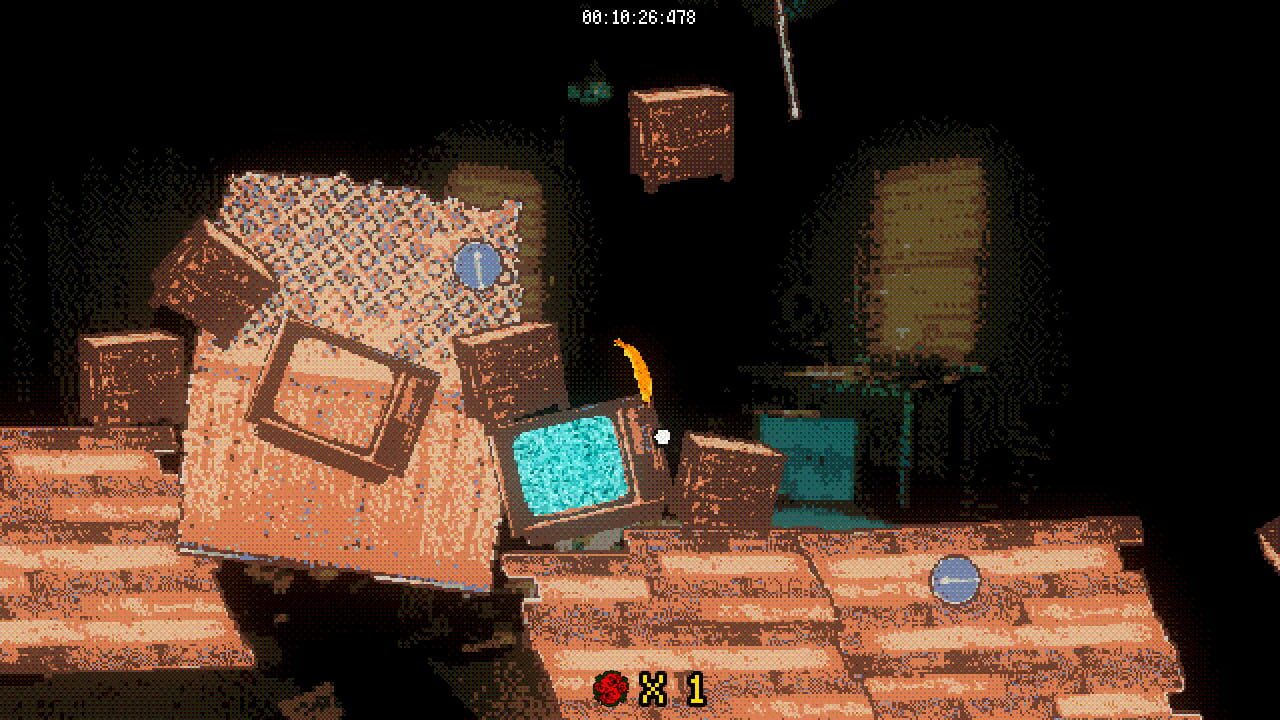Select the tall mirror in the dark background

[x=925, y=250]
